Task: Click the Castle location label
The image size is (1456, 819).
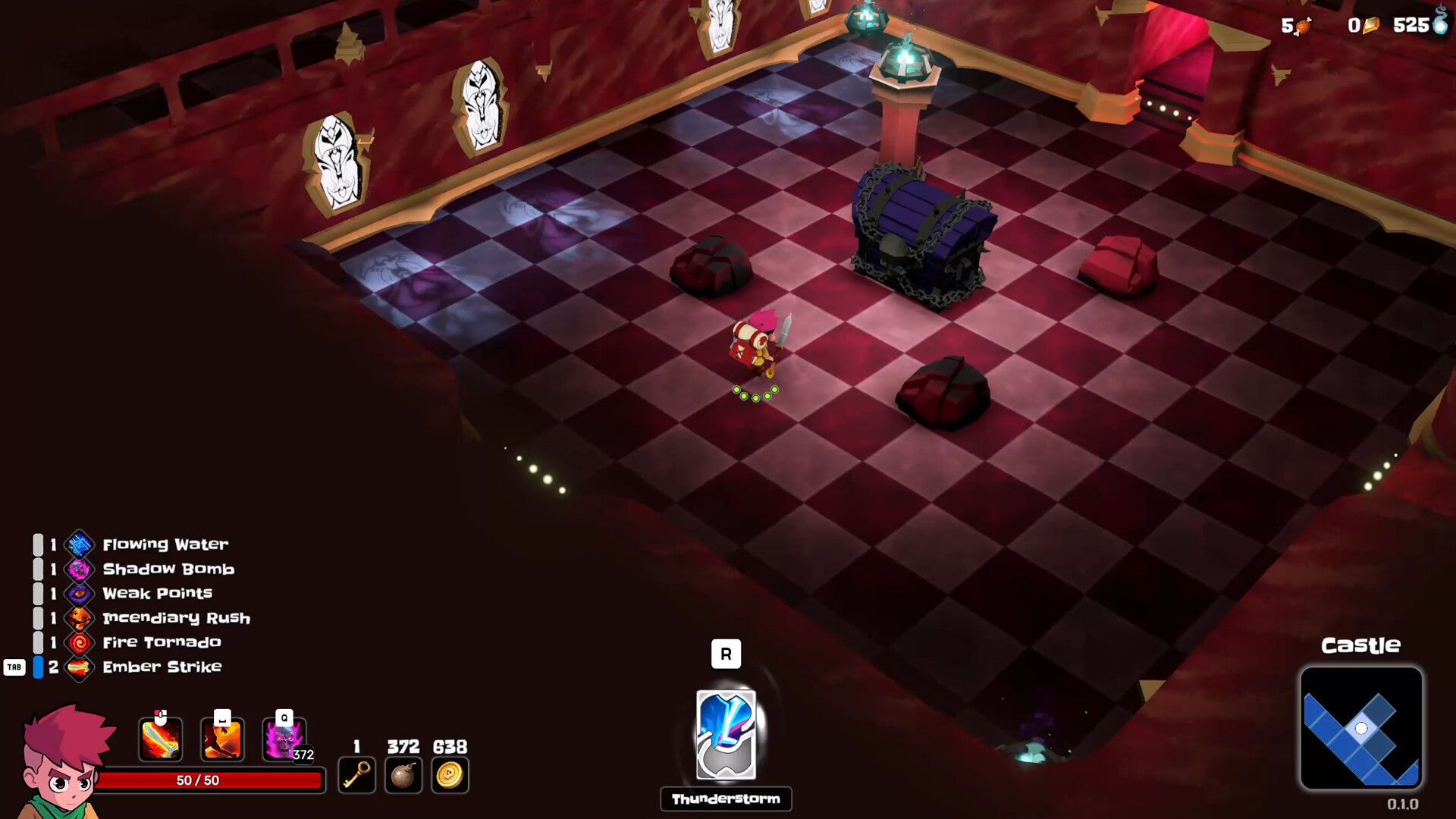Action: 1361,645
